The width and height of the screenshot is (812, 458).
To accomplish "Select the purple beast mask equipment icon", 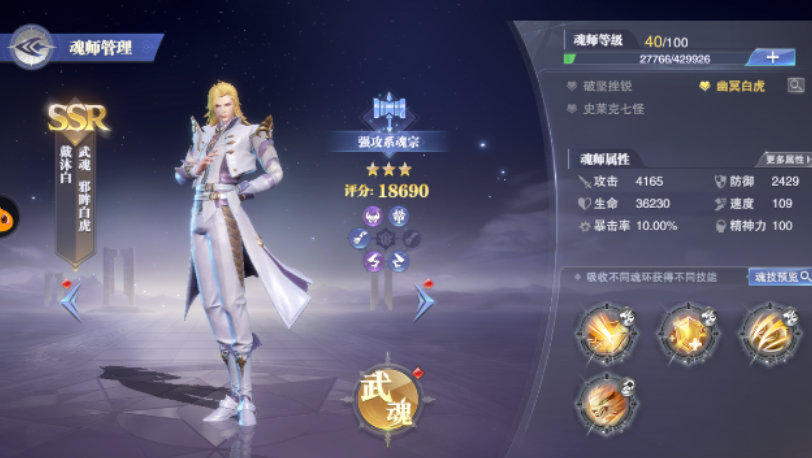I will (372, 215).
